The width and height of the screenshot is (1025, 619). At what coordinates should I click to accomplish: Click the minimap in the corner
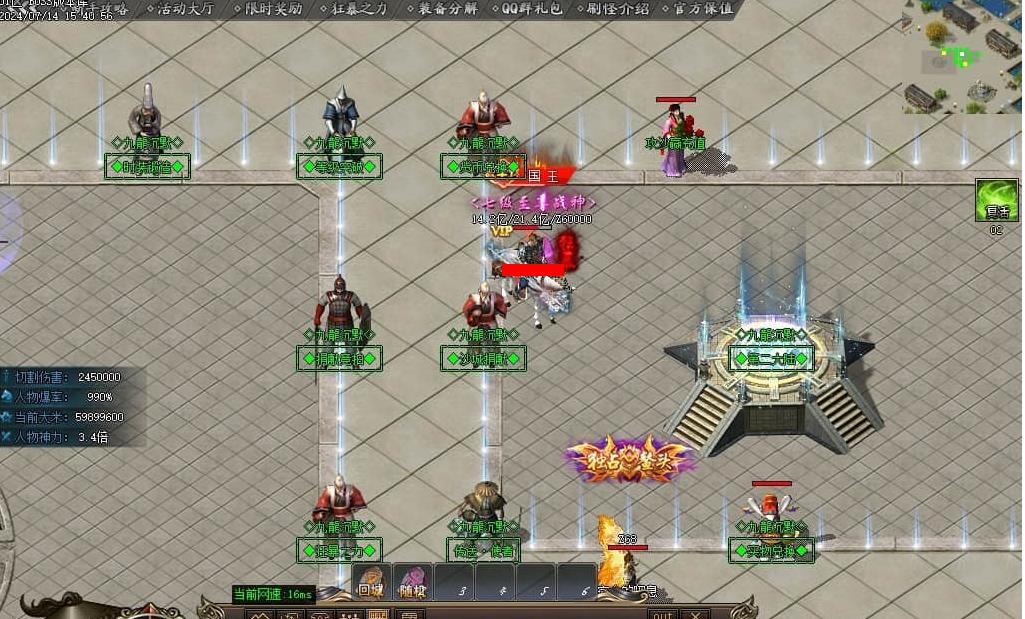963,55
